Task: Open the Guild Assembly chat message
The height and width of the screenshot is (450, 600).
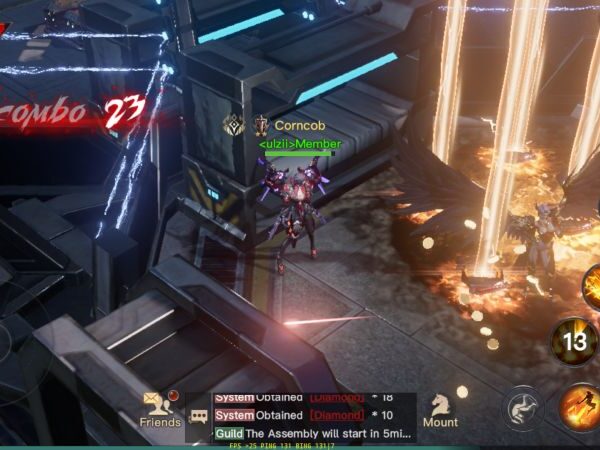Action: (315, 435)
